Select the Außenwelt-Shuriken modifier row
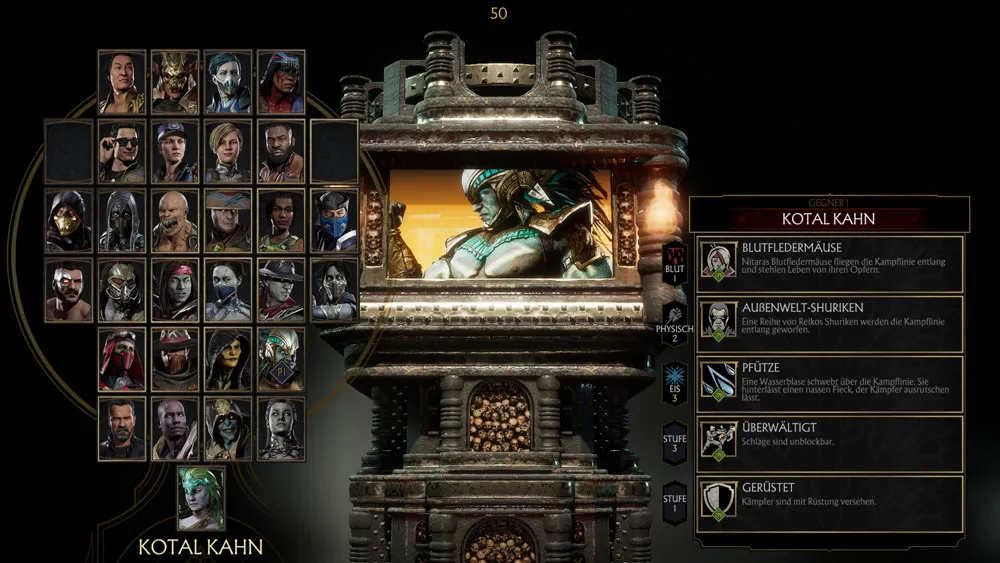Viewport: 1000px width, 563px height. [830, 324]
